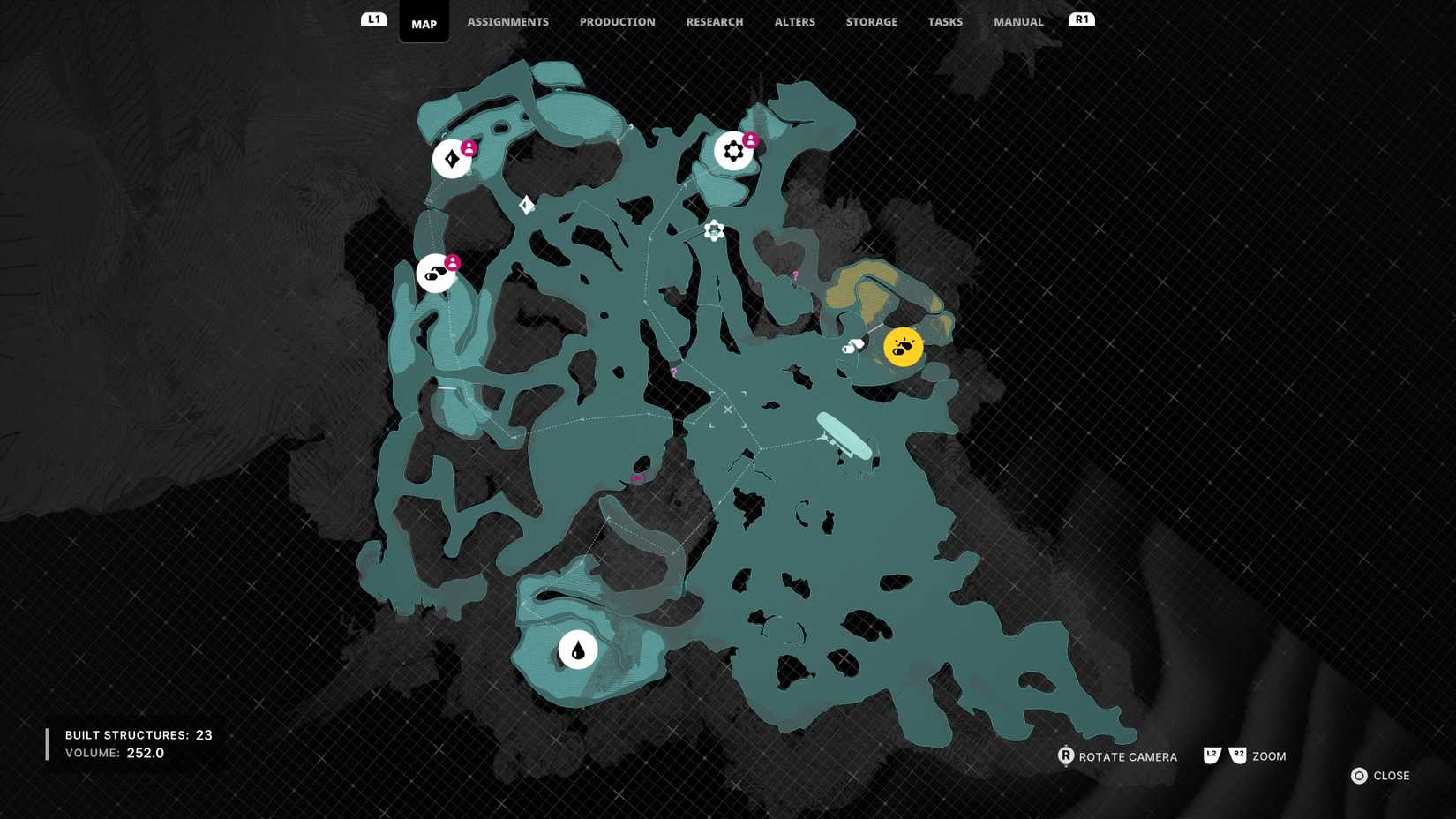1456x819 pixels.
Task: Click the black oil droplet marker at bottom
Action: [x=578, y=649]
